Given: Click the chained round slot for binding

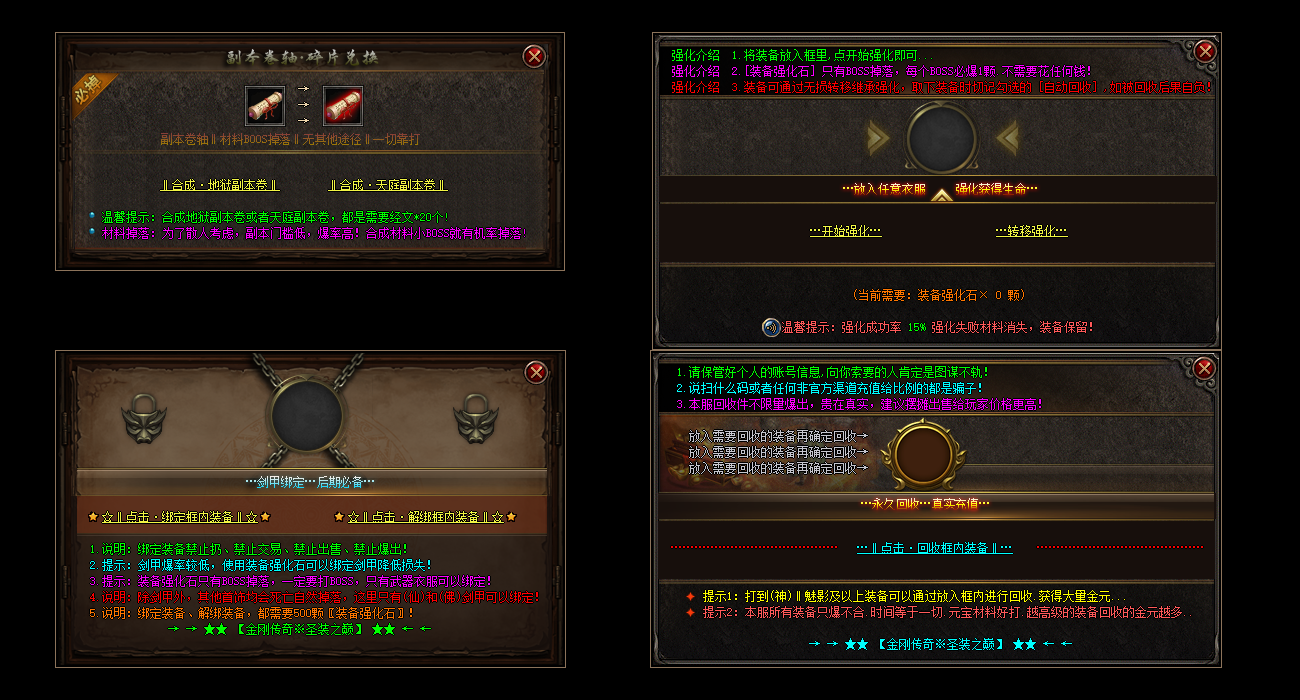Looking at the screenshot, I should coord(307,417).
